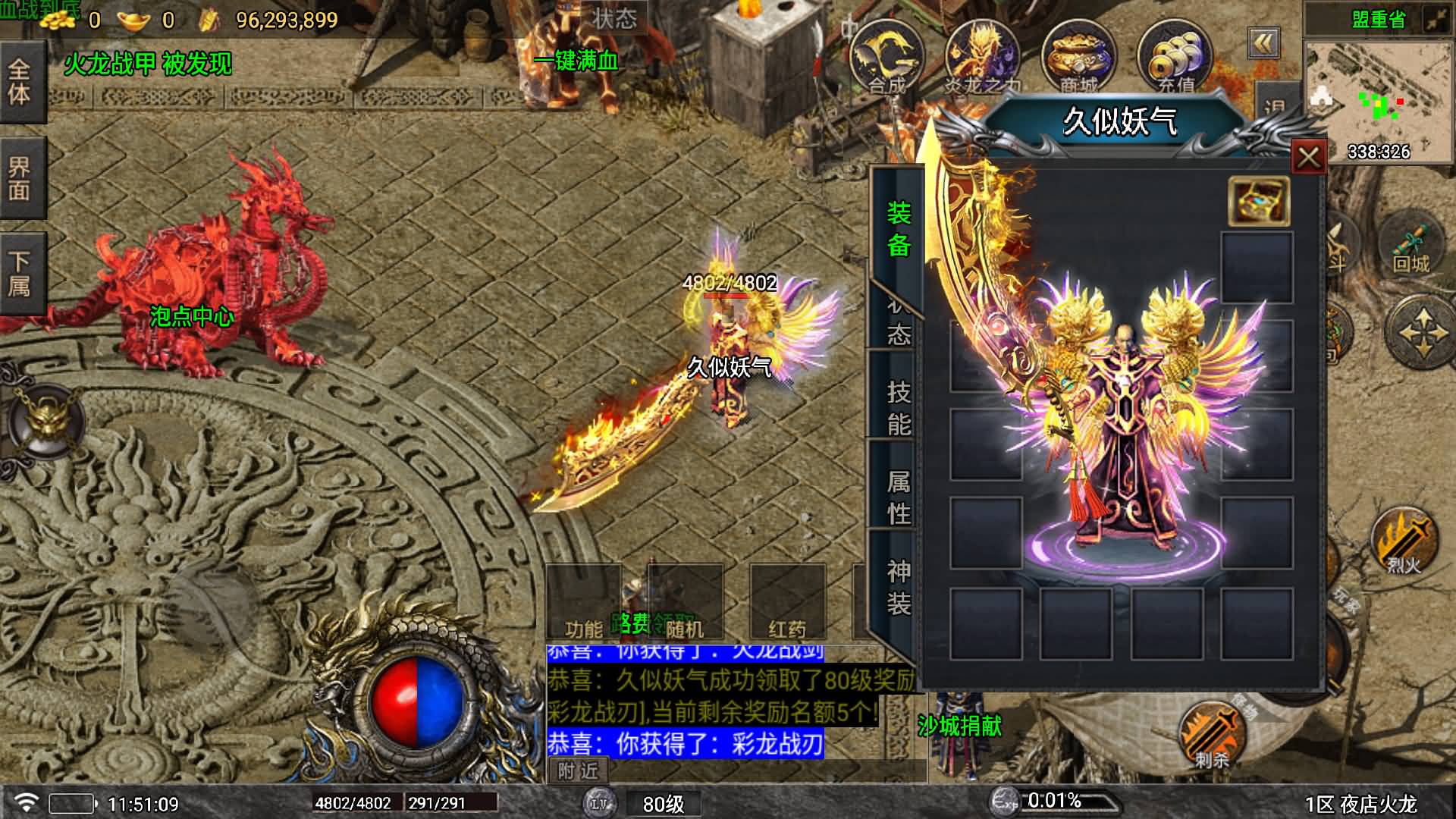
Task: Open the 属性 attributes tab
Action: pos(898,497)
